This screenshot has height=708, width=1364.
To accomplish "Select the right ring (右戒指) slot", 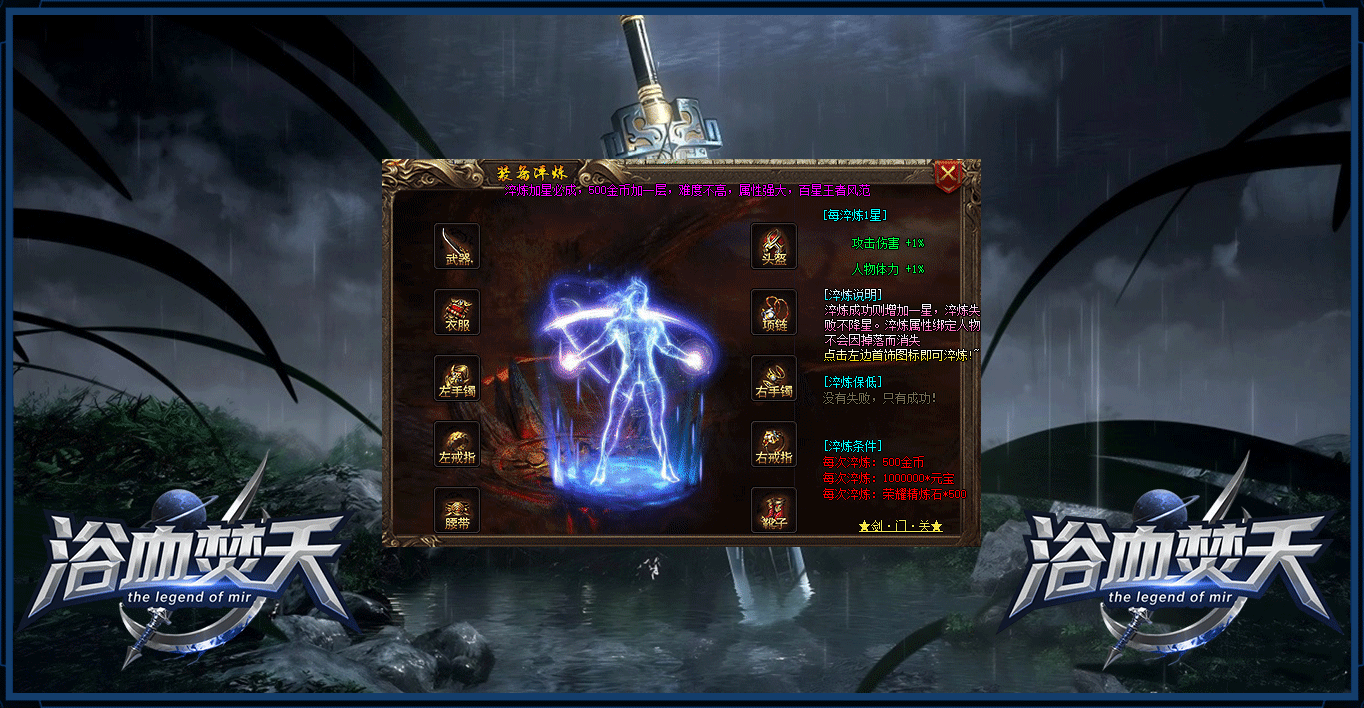I will (x=774, y=444).
